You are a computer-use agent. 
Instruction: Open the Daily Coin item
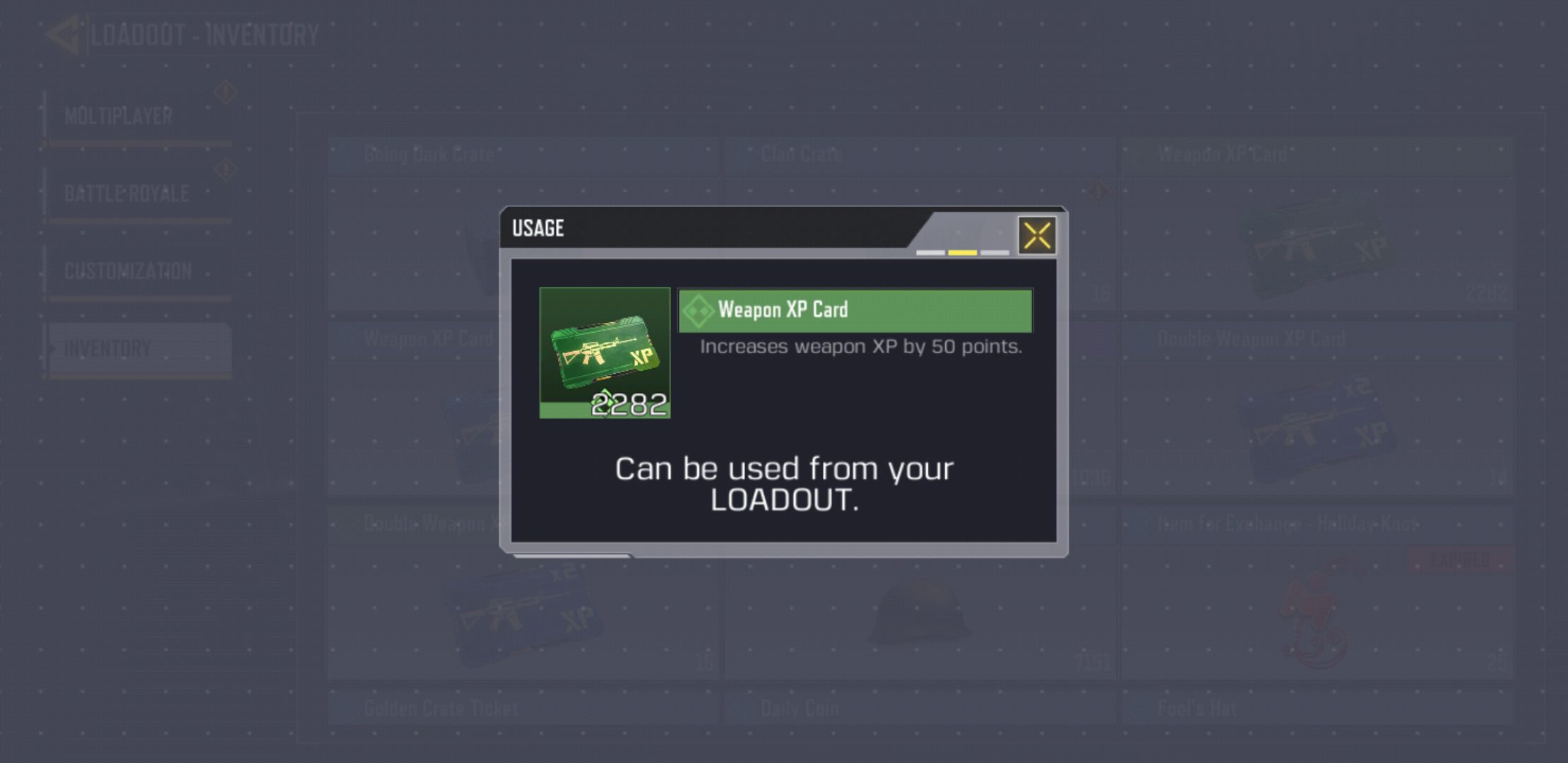tap(798, 707)
